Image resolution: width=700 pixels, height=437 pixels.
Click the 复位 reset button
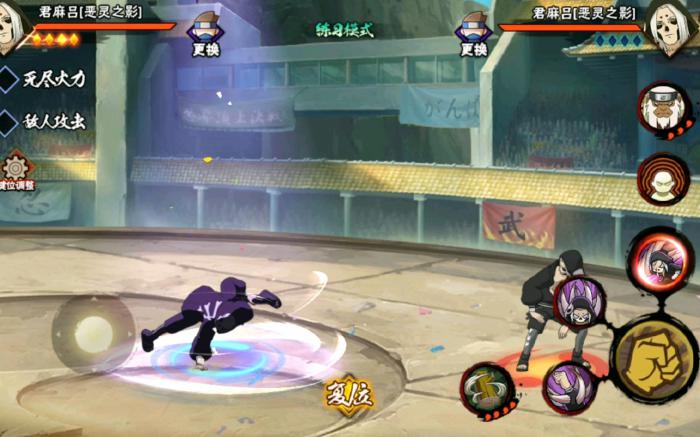coord(349,393)
